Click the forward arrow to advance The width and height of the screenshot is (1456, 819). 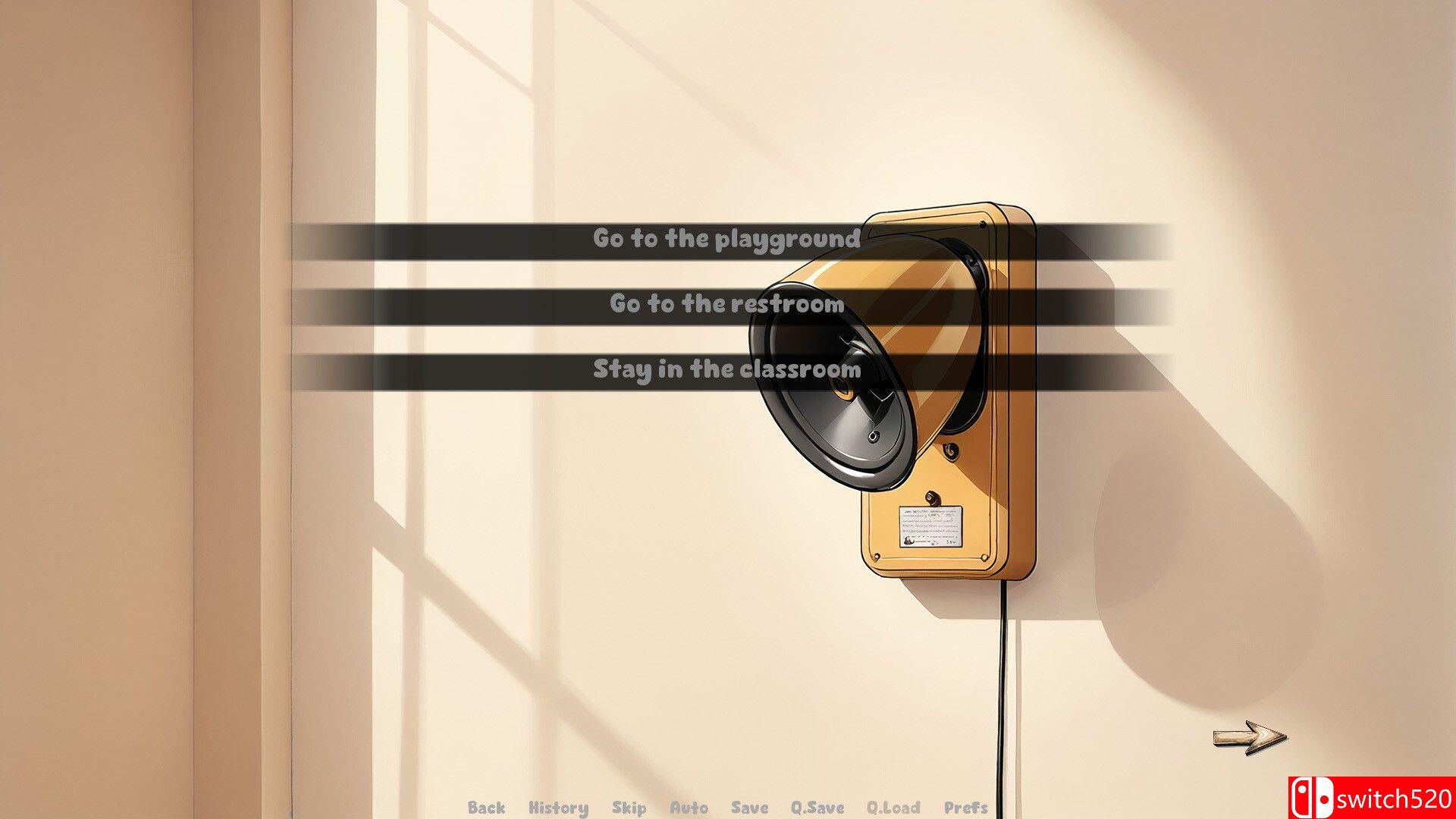click(x=1248, y=734)
